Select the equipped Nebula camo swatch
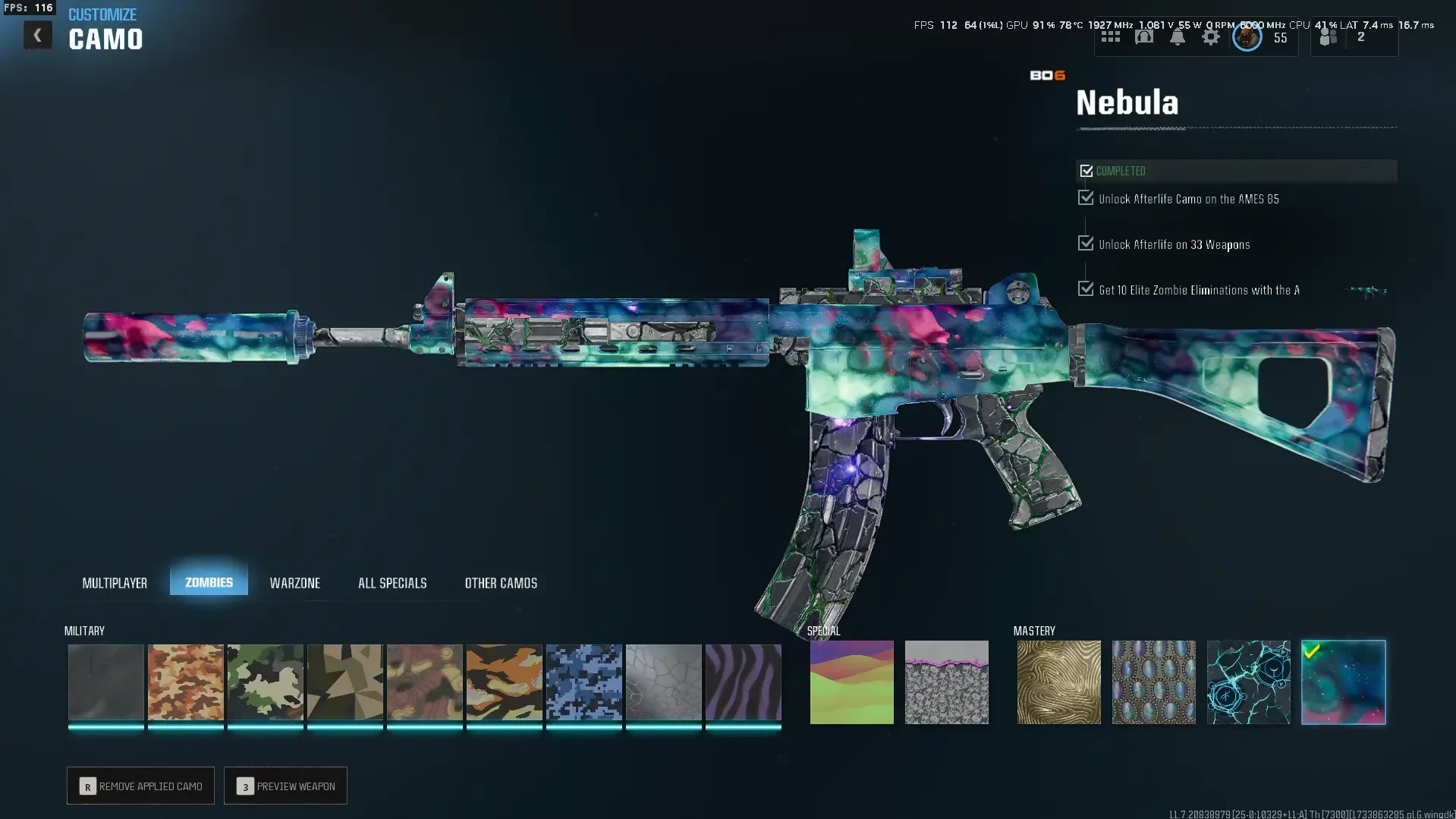 [1344, 682]
